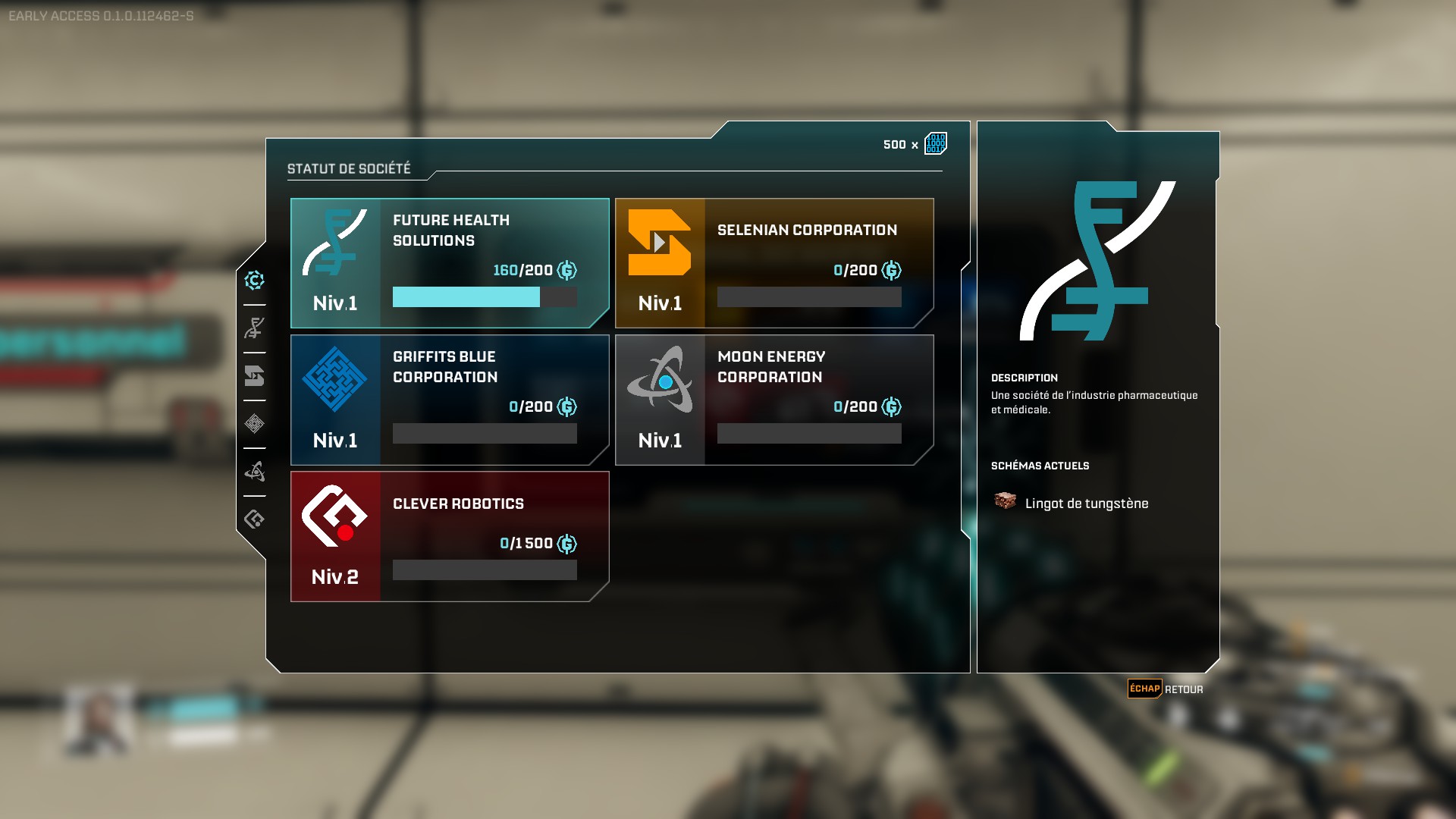Pick the Clever Robotics company card
Screen dimensions: 1456x819
point(450,536)
